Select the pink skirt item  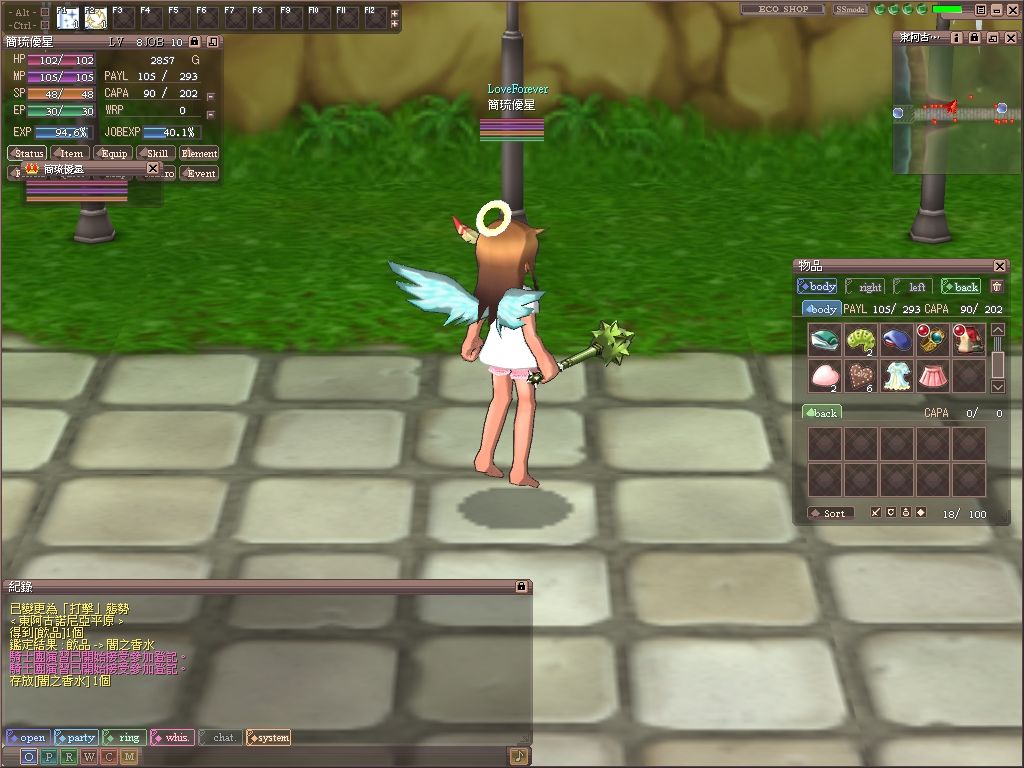click(x=932, y=376)
